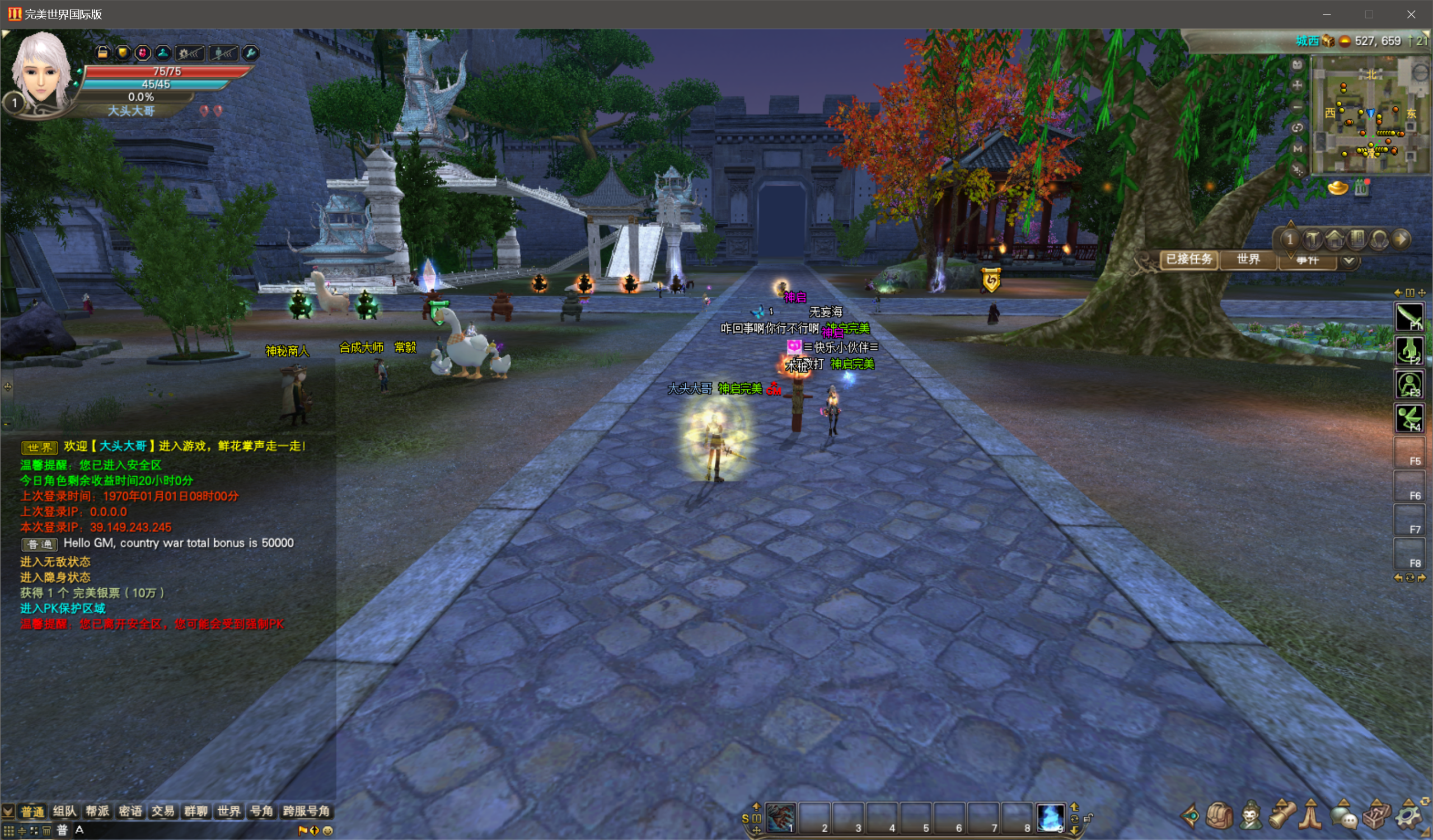
Task: Select the 组队 chat channel tab
Action: tap(64, 811)
